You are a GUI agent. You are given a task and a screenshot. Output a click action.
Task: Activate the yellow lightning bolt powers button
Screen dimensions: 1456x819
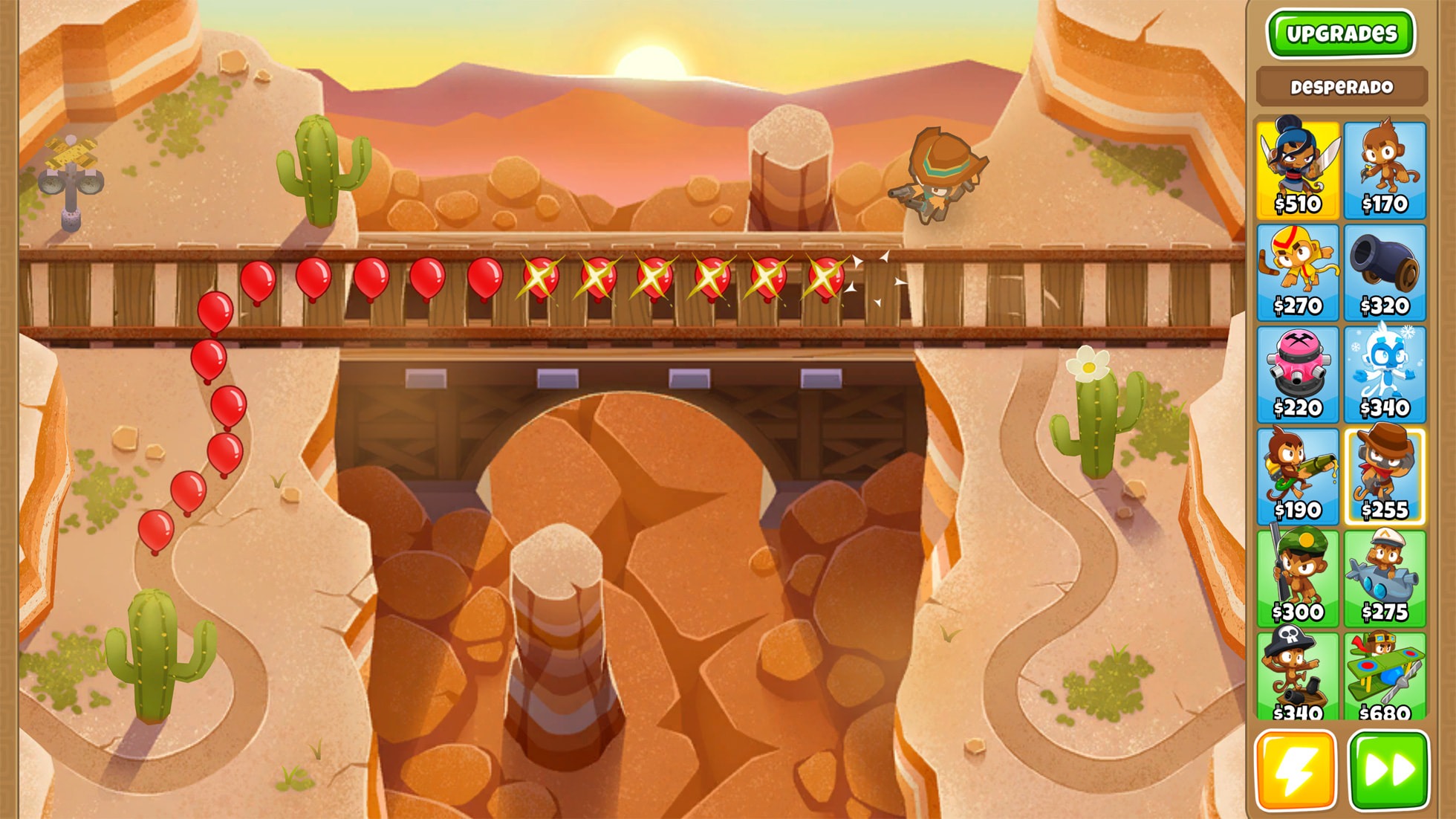click(x=1296, y=770)
